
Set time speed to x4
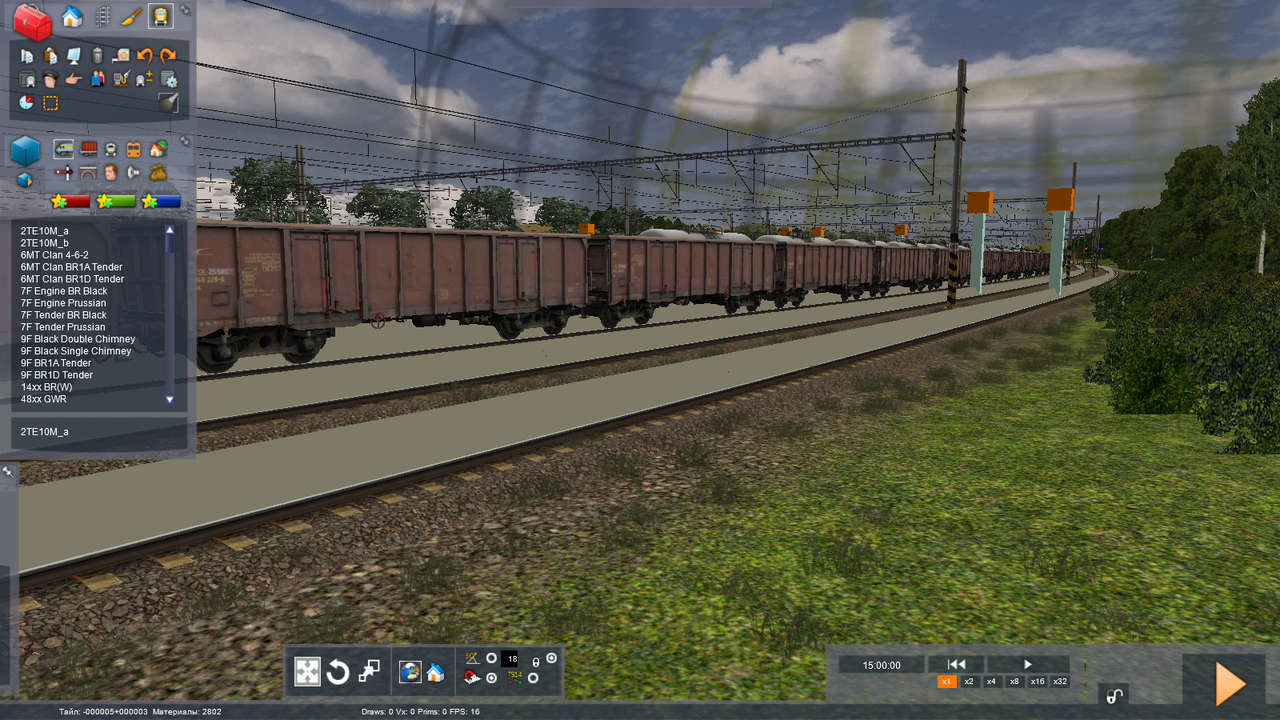pos(991,681)
